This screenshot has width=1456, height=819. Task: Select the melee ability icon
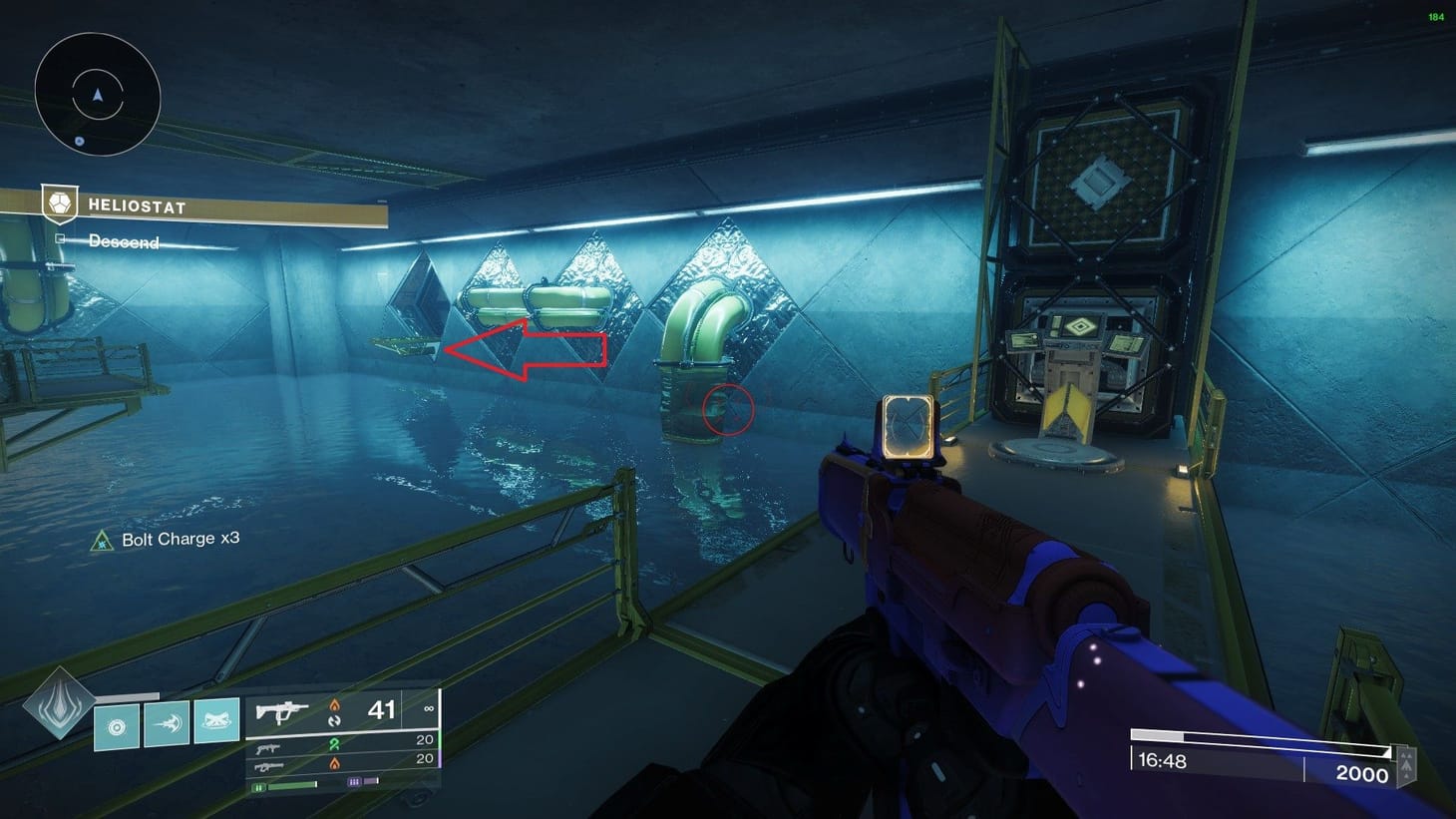(x=165, y=723)
